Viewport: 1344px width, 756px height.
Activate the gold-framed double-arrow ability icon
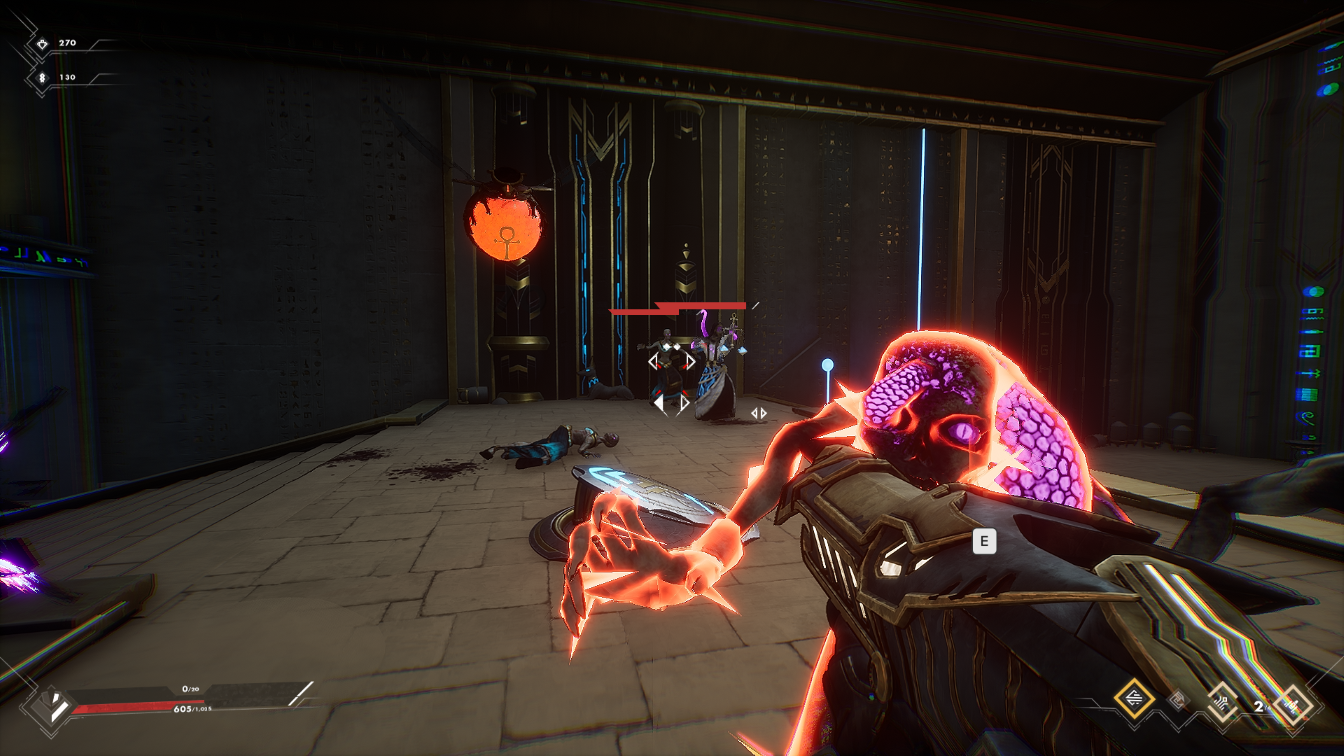click(1135, 698)
